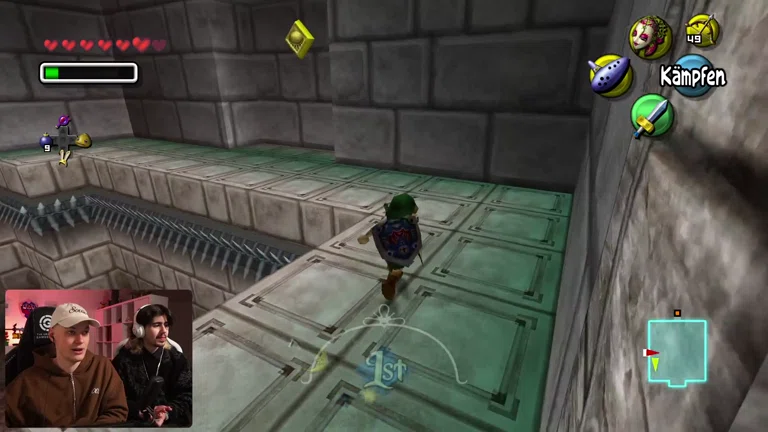Select the bomb item with 9 count
This screenshot has width=768, height=432.
46,143
